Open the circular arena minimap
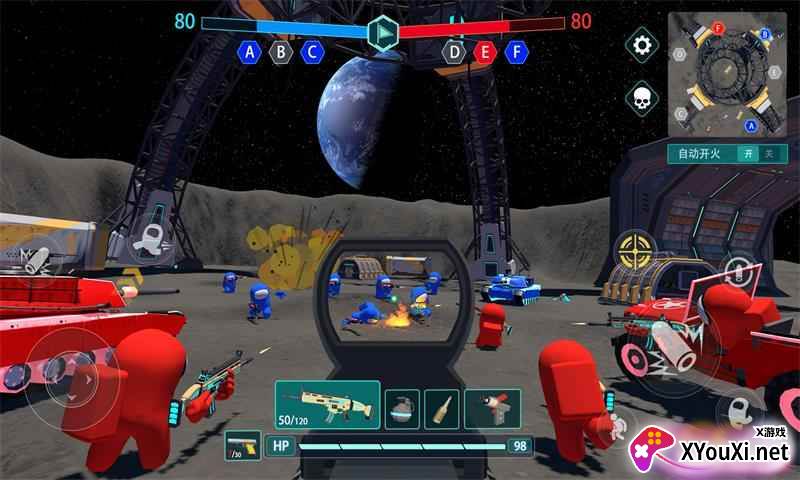The height and width of the screenshot is (480, 800). (x=727, y=74)
